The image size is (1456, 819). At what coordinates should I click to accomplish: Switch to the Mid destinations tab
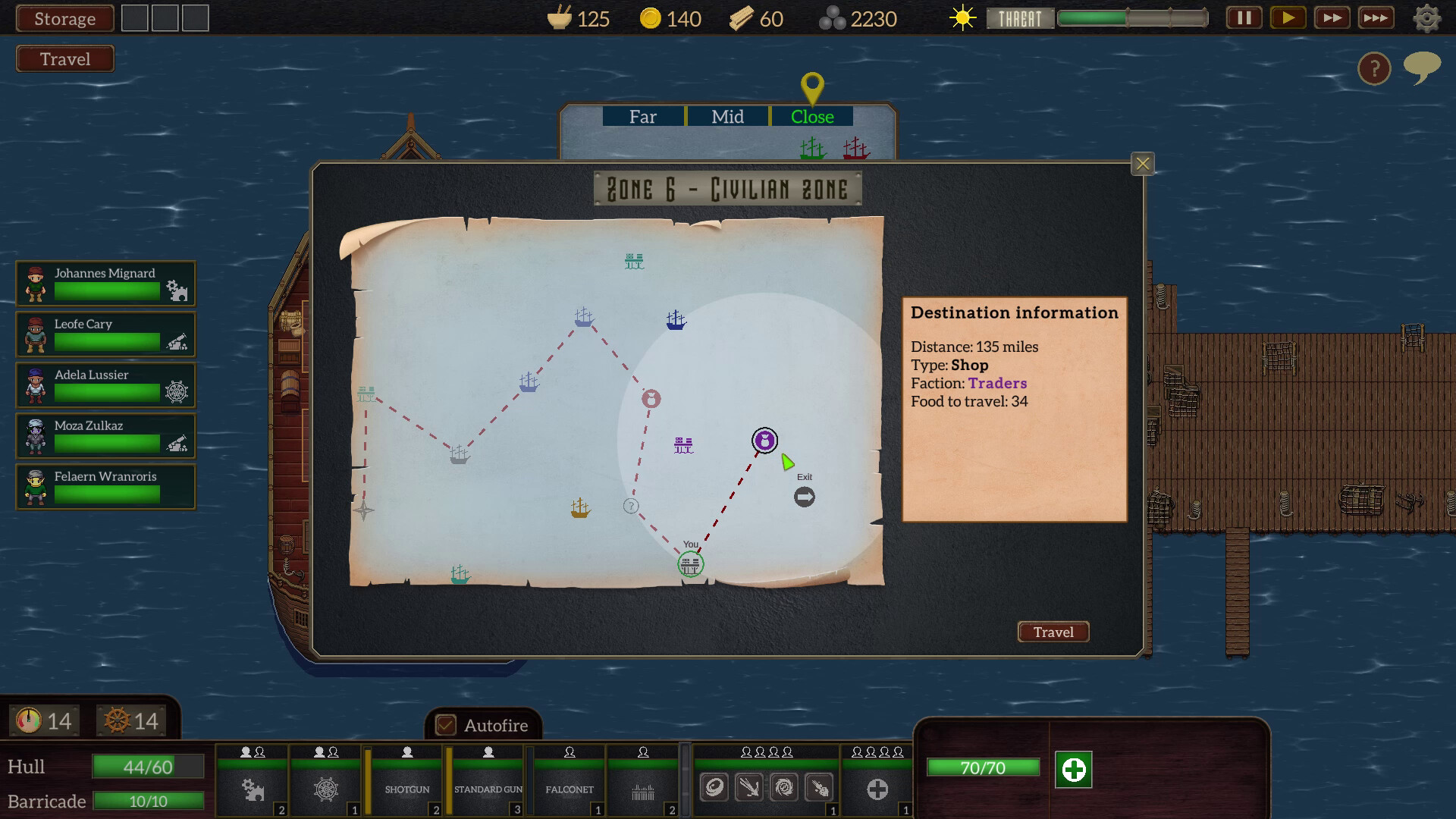tap(727, 117)
